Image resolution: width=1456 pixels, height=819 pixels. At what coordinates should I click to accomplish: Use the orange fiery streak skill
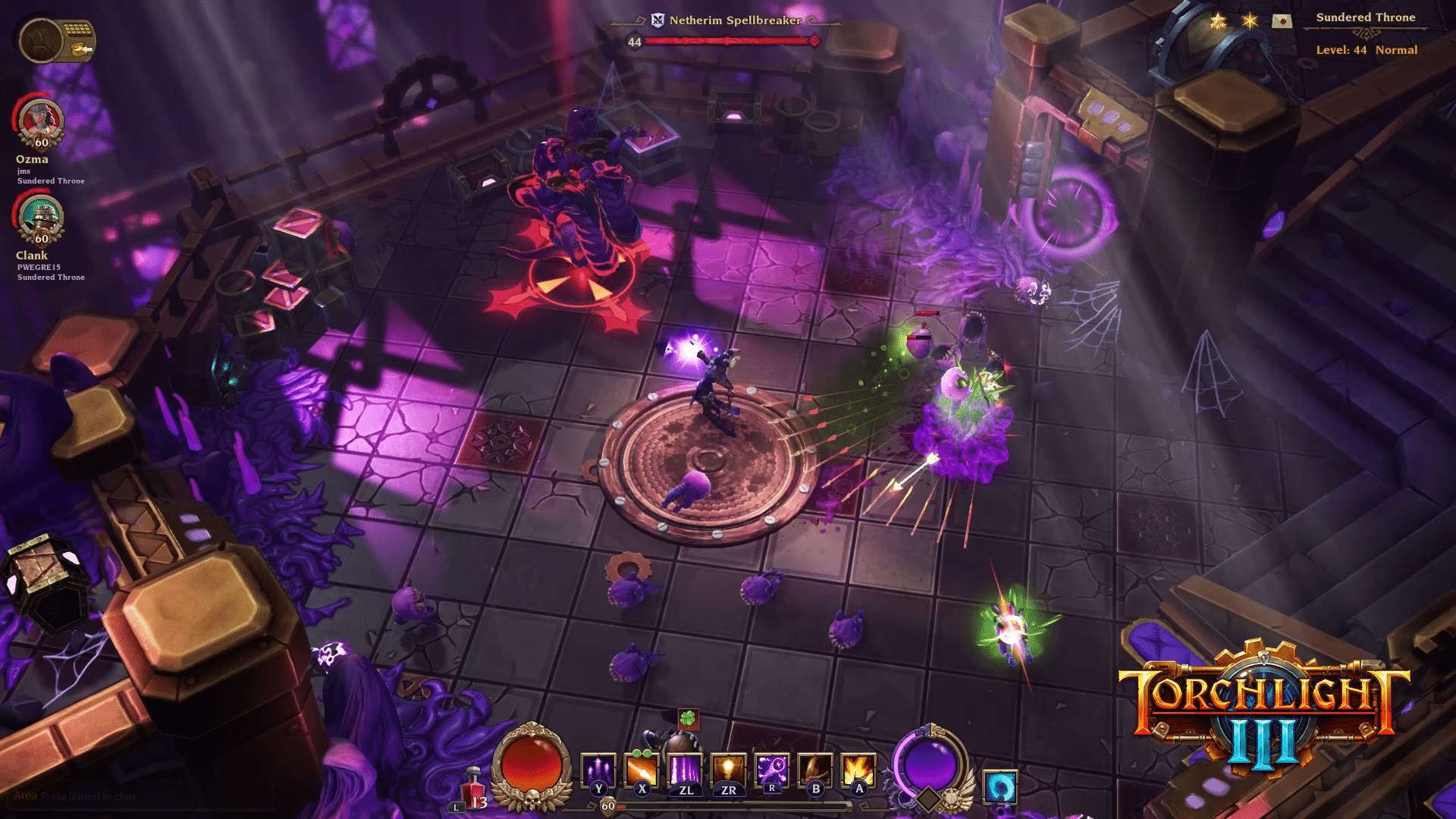click(x=641, y=770)
